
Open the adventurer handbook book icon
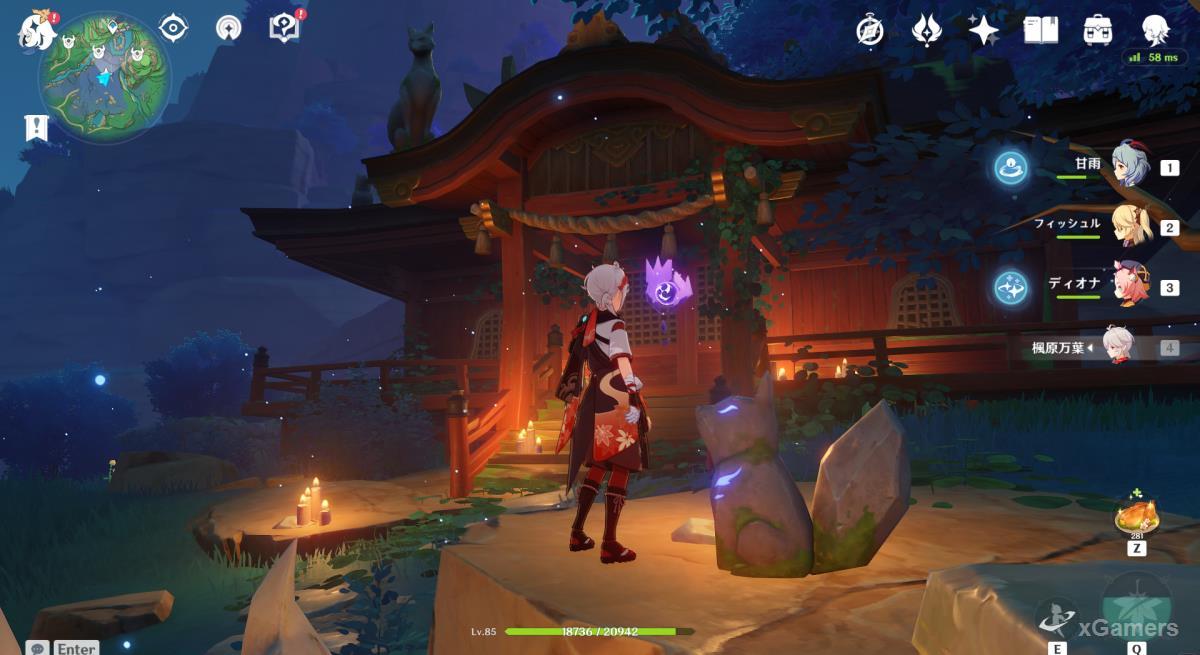1041,31
